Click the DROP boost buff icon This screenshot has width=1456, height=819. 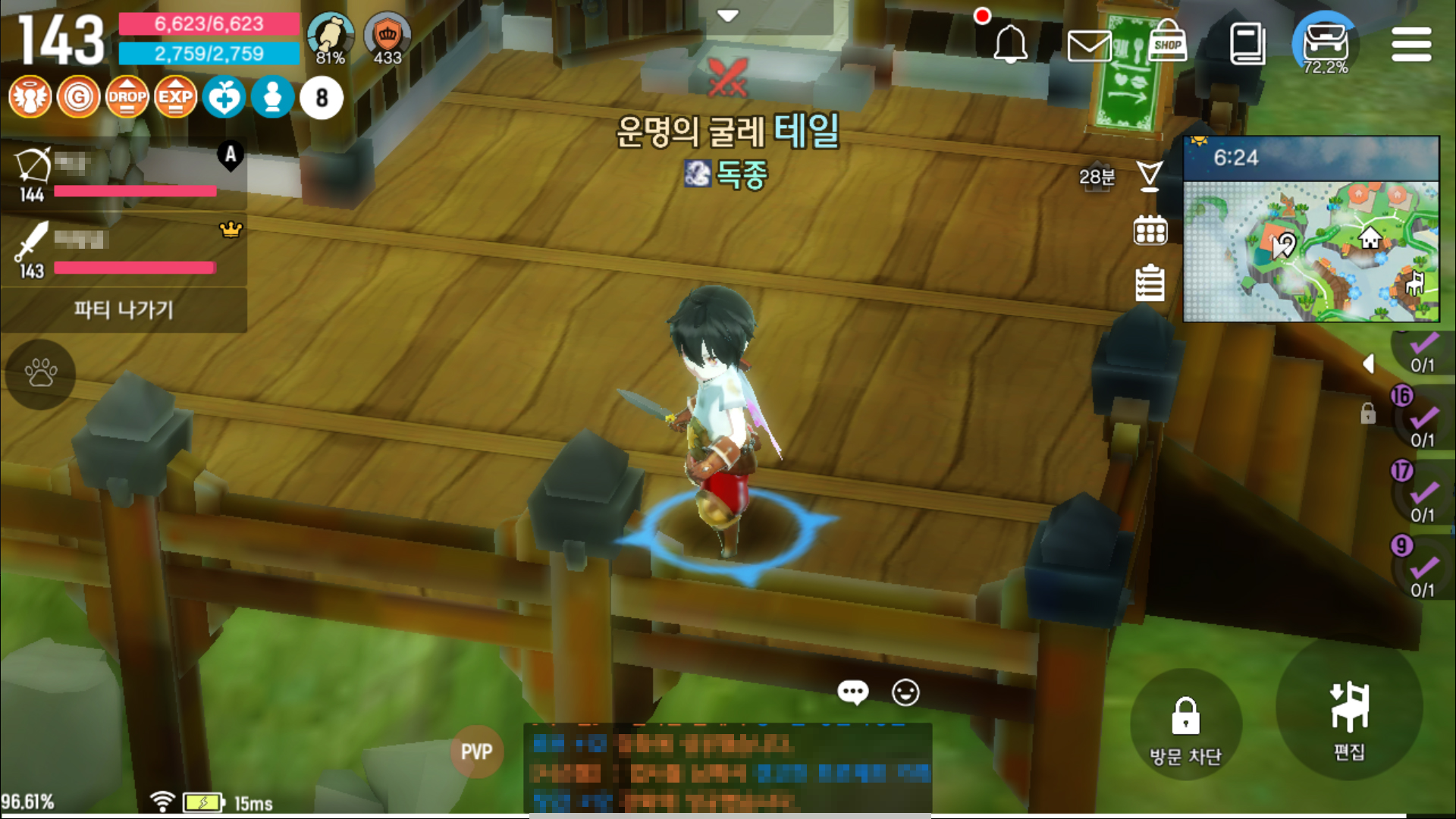[127, 97]
